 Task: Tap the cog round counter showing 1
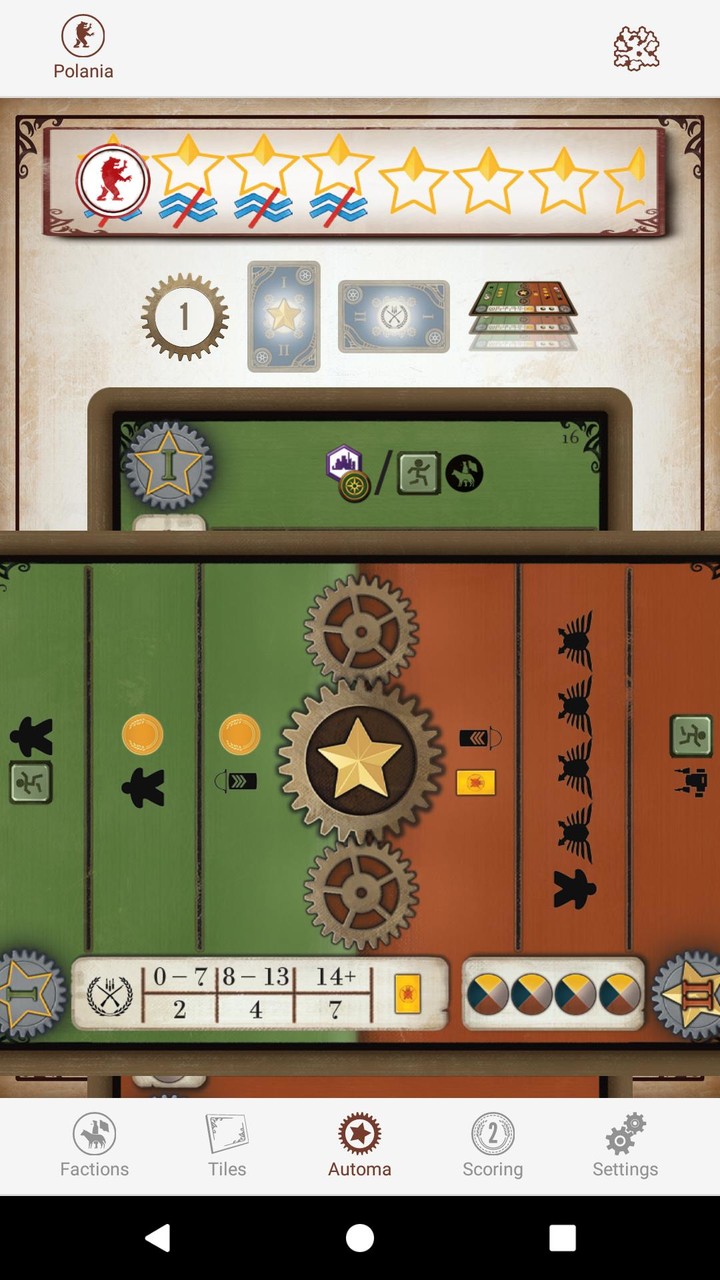coord(184,317)
